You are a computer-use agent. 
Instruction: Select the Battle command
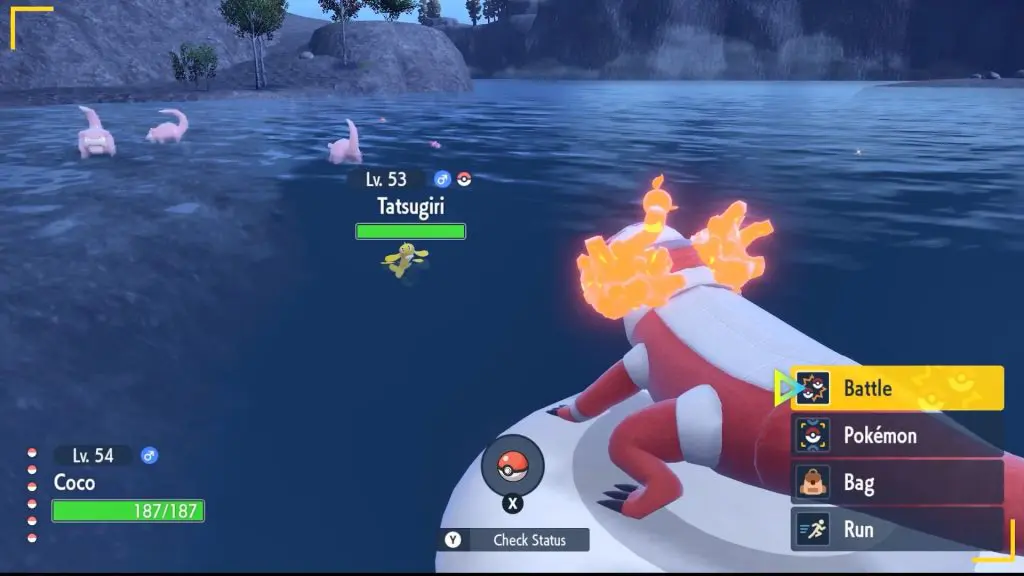[897, 388]
